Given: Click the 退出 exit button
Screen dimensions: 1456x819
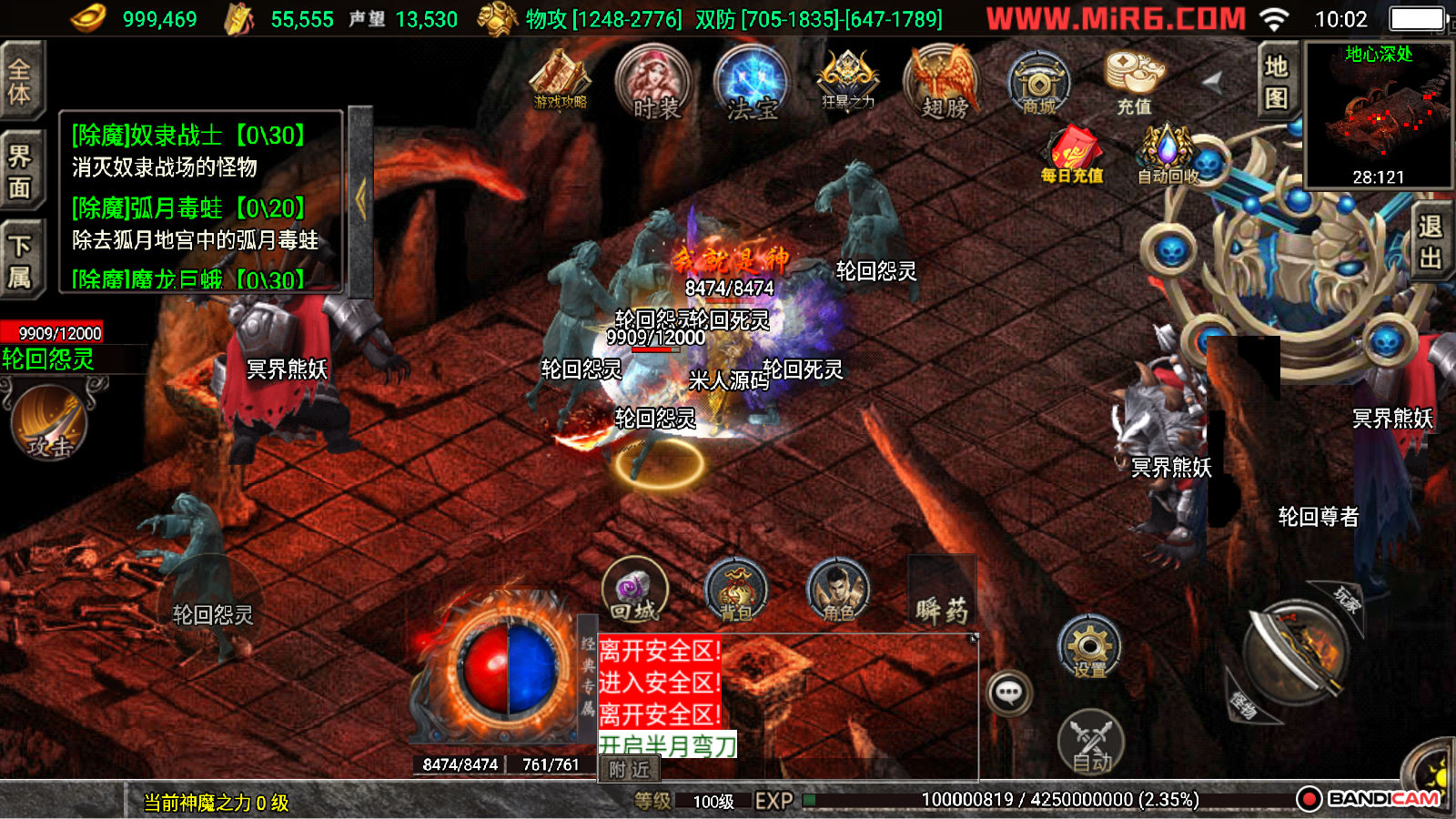Looking at the screenshot, I should coord(1430,242).
